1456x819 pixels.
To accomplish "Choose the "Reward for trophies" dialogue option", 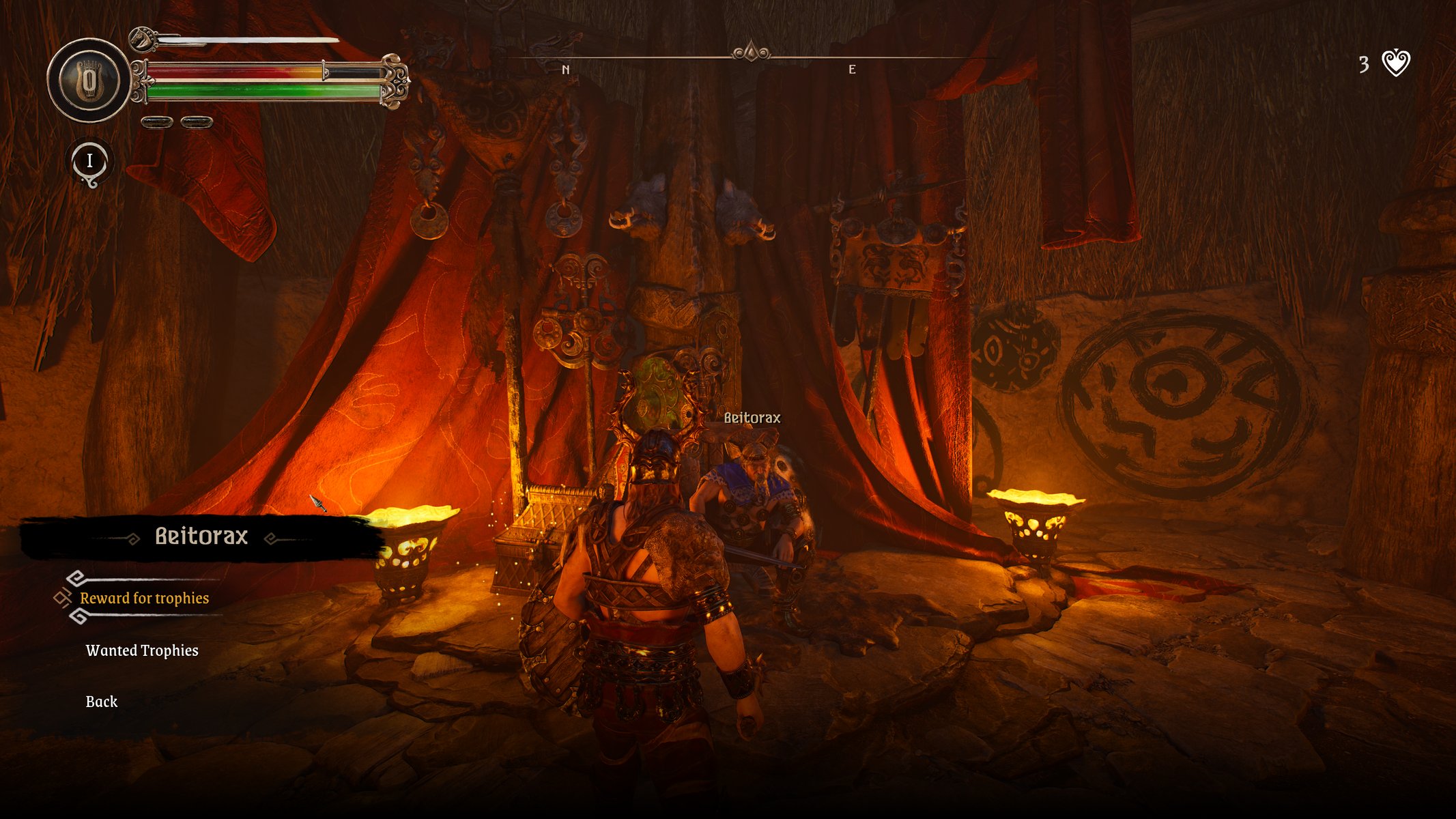I will pyautogui.click(x=144, y=599).
